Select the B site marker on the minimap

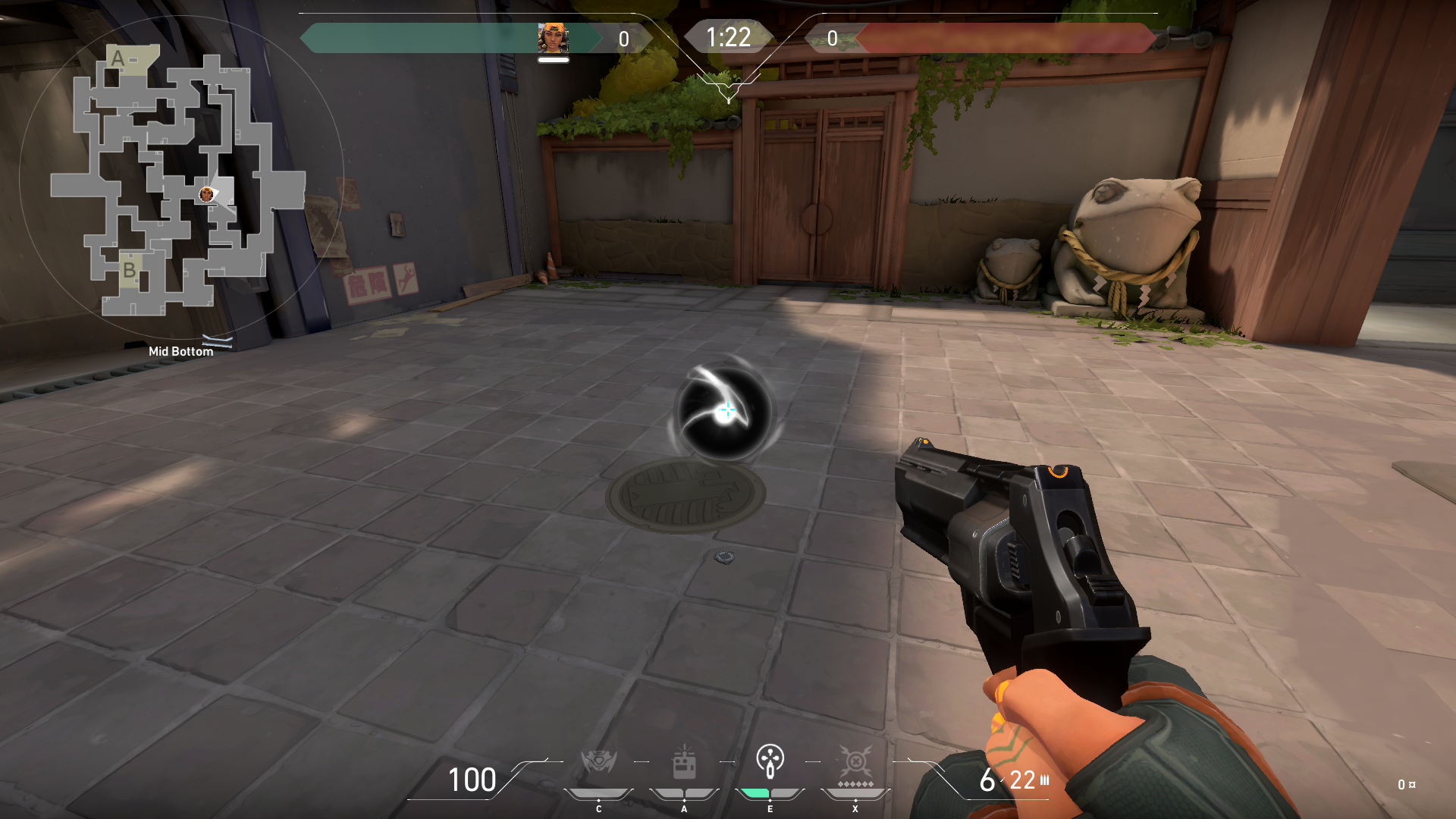(130, 270)
